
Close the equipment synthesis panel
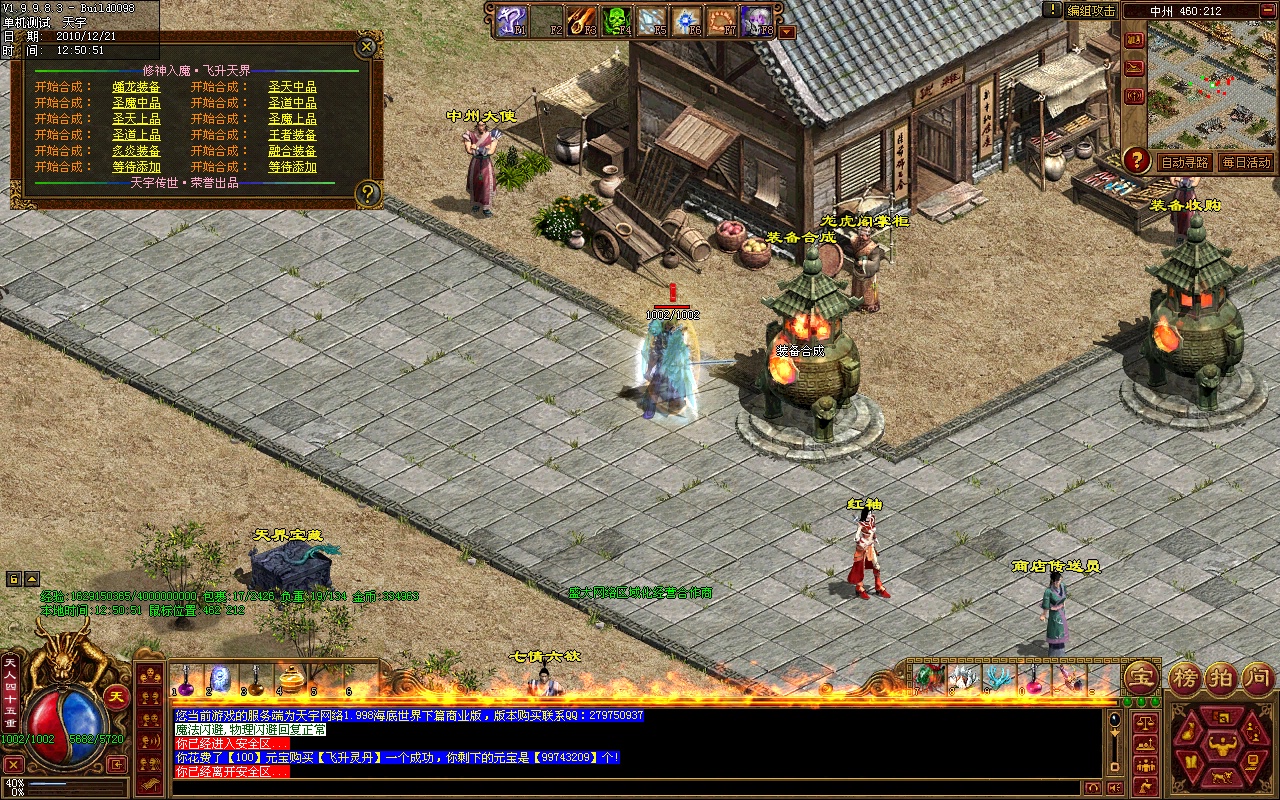point(367,46)
